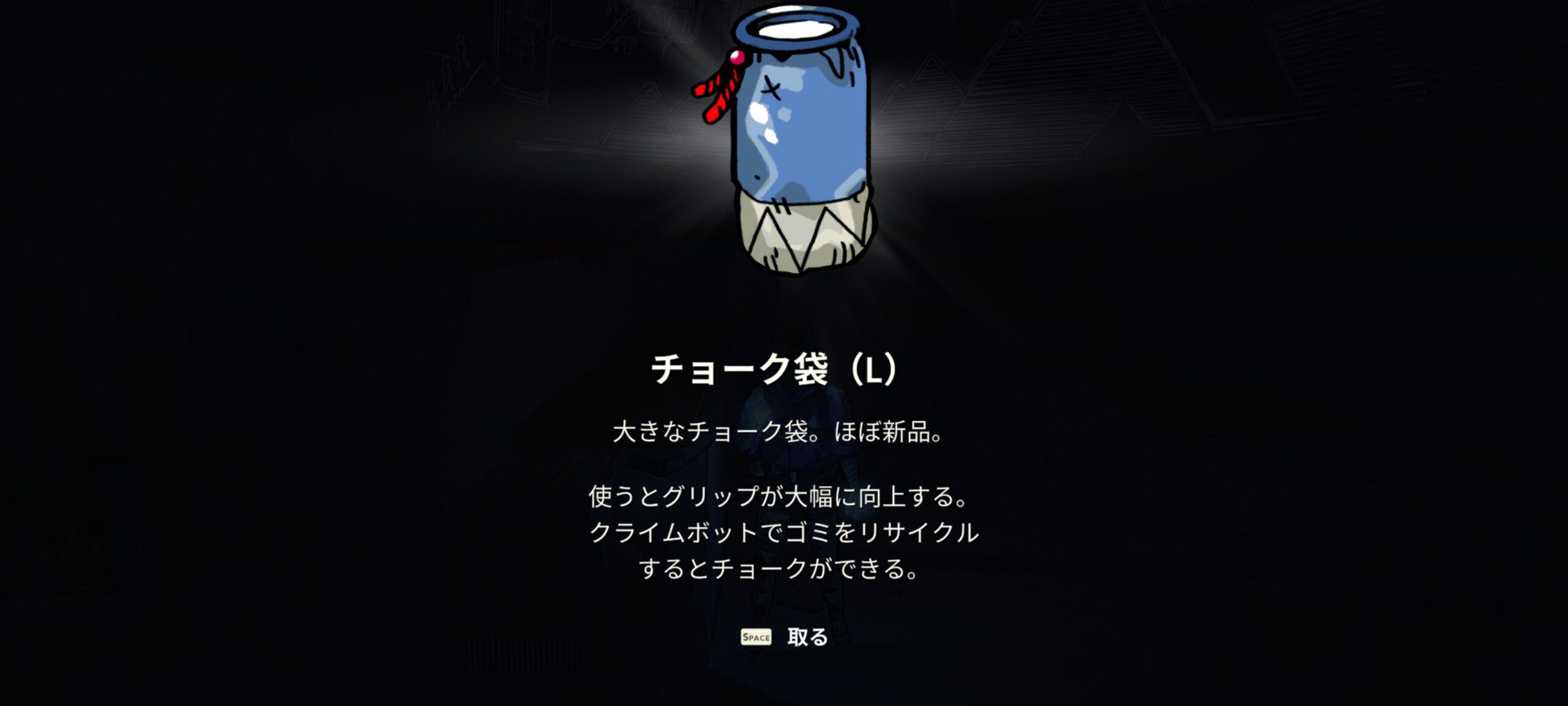Click the chalk bag item illustration
This screenshot has width=1568, height=706.
point(796,141)
